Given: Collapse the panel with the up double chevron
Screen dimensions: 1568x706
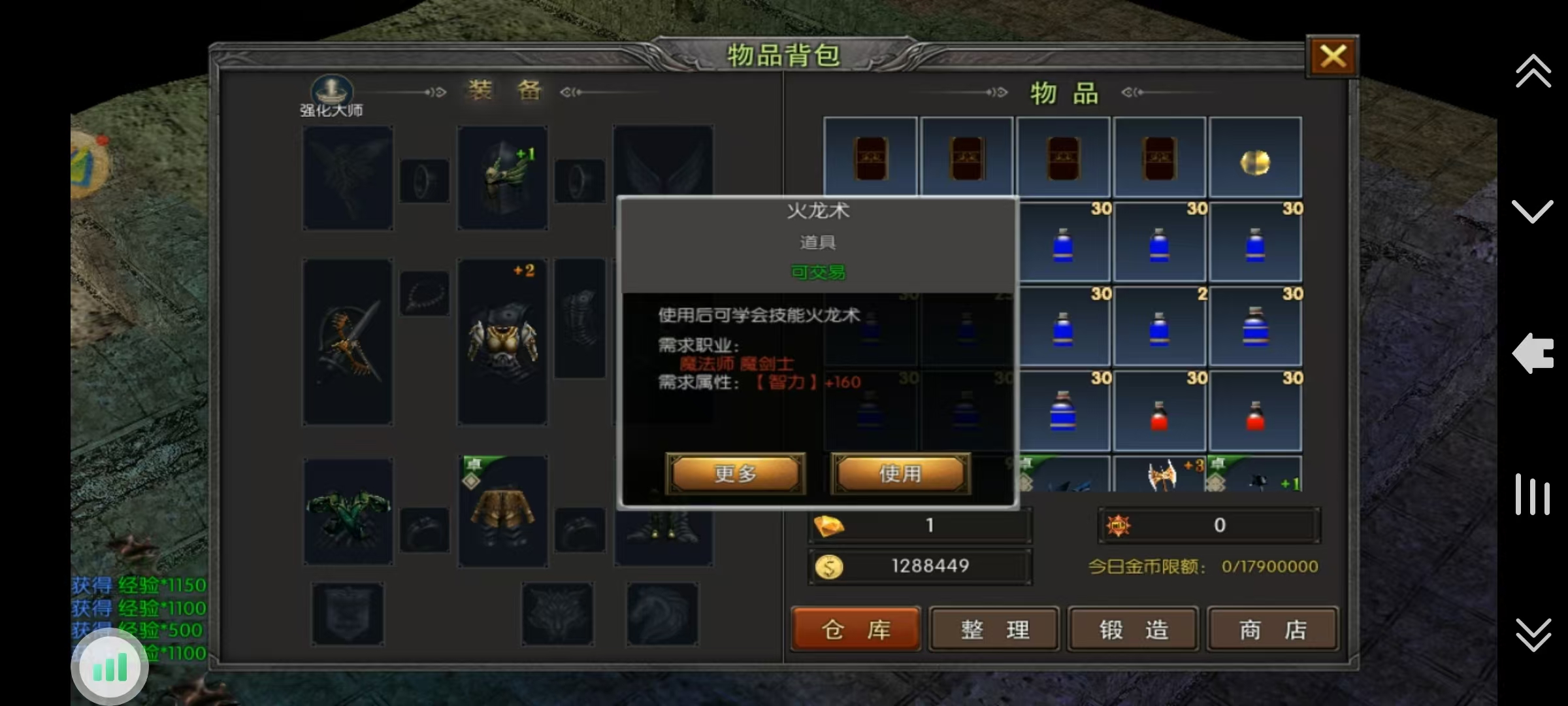Looking at the screenshot, I should [x=1533, y=72].
